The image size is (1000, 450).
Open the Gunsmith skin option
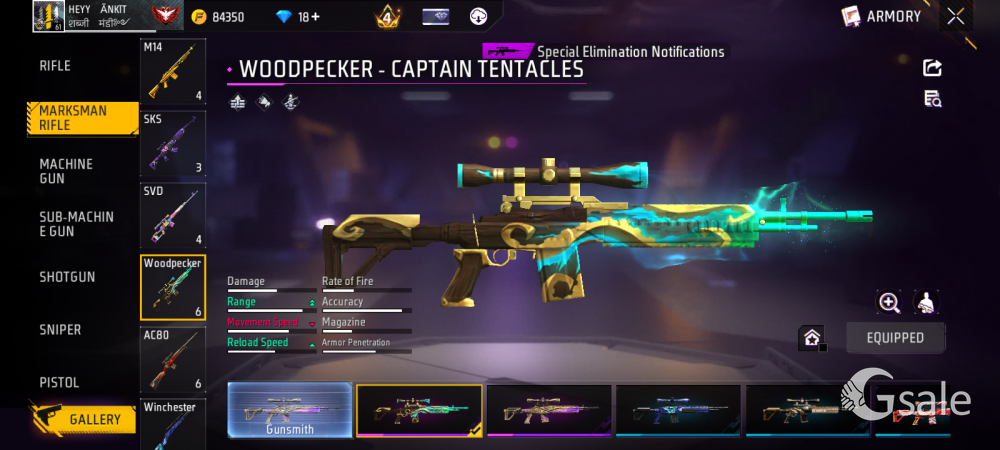pos(290,410)
